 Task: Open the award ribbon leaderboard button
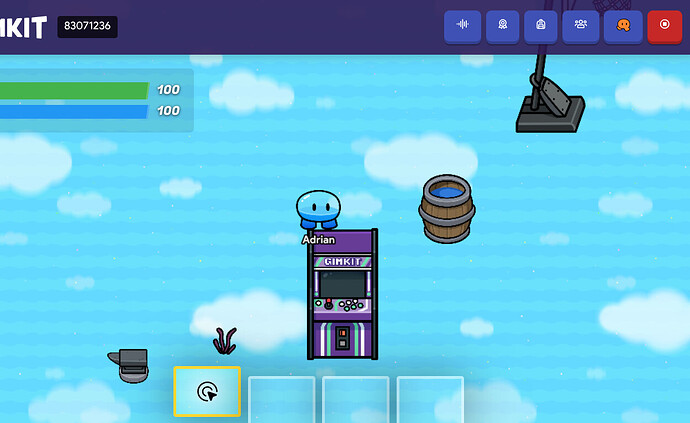[x=502, y=25]
